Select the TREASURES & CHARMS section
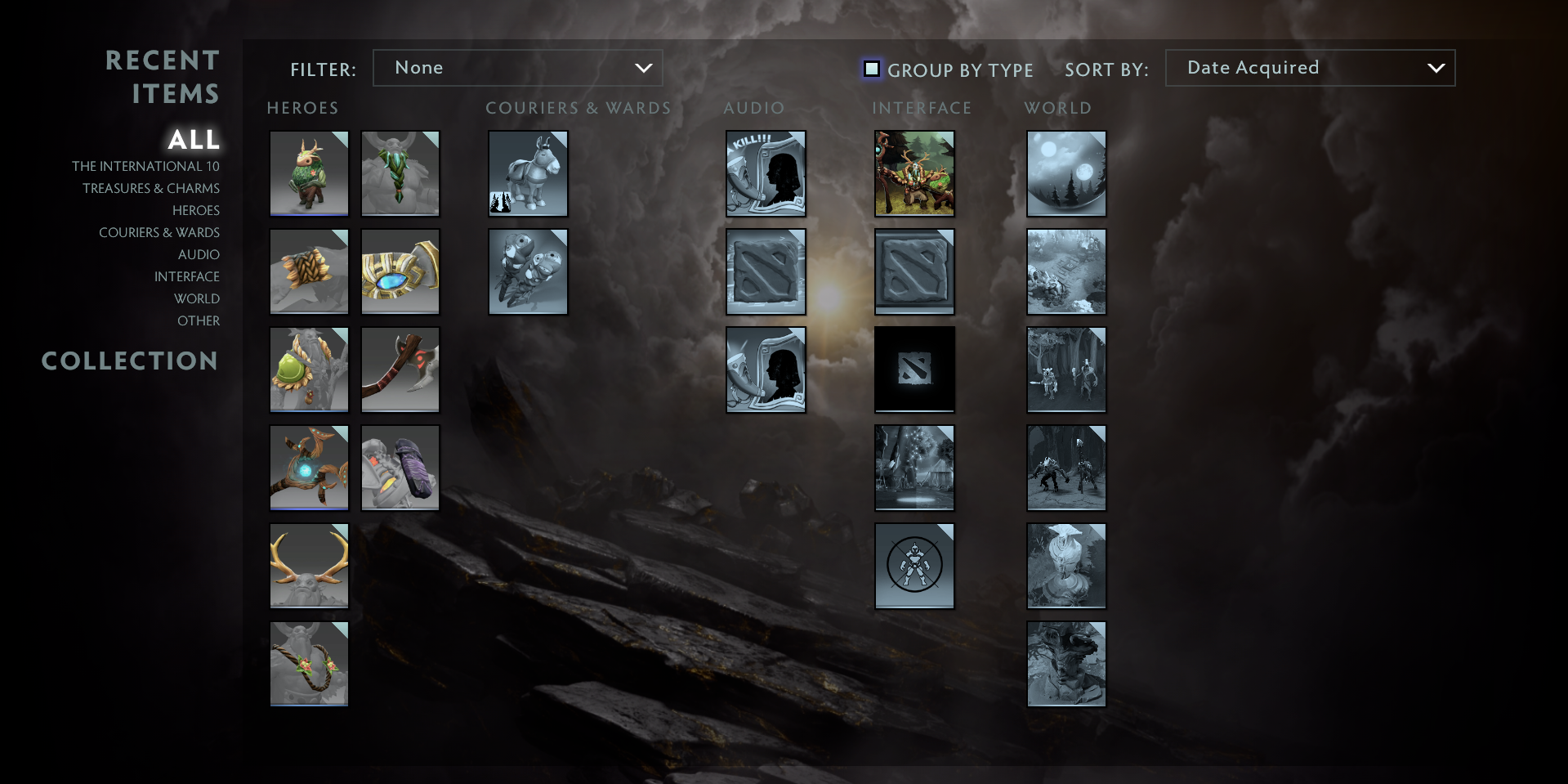Screen dimensions: 1568x784 (151, 188)
